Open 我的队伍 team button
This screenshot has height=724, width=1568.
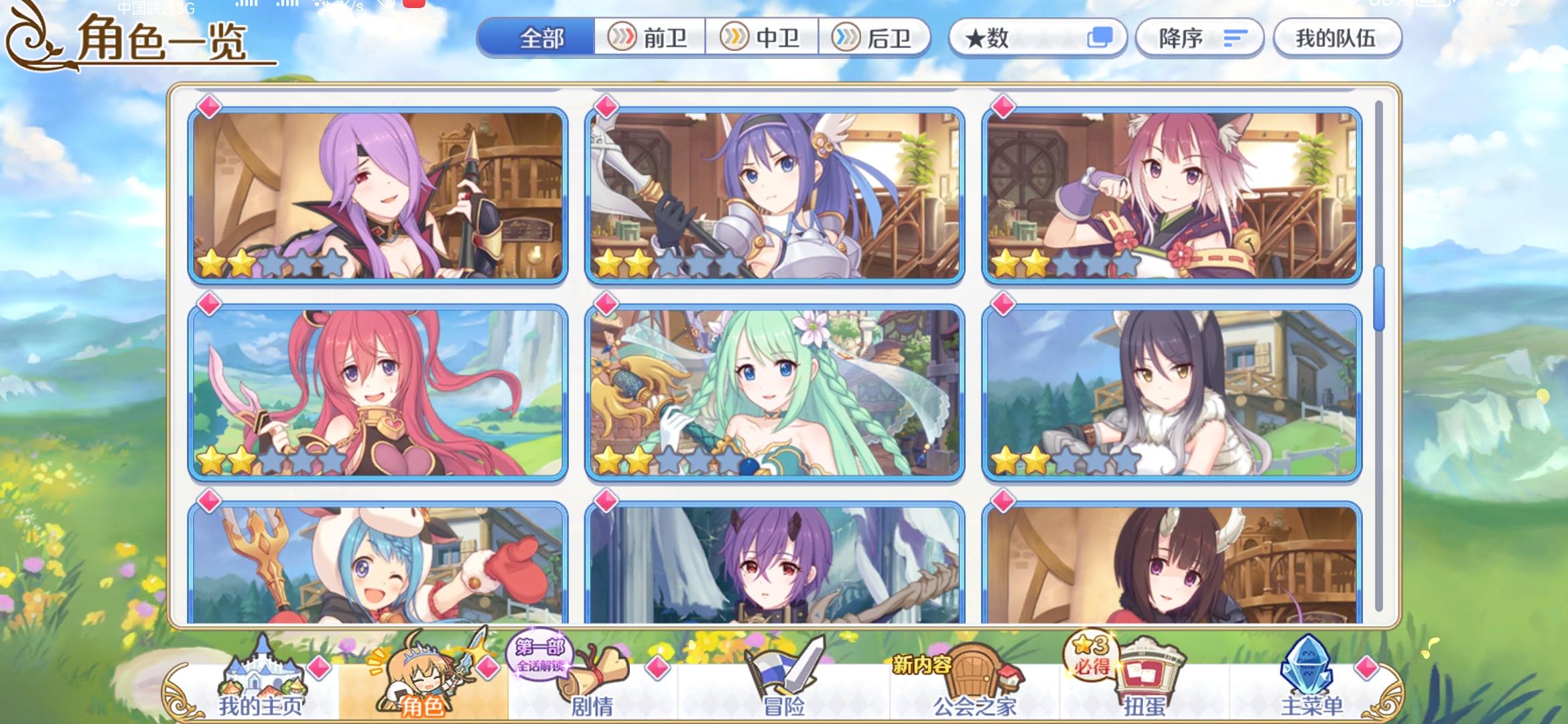pyautogui.click(x=1337, y=38)
